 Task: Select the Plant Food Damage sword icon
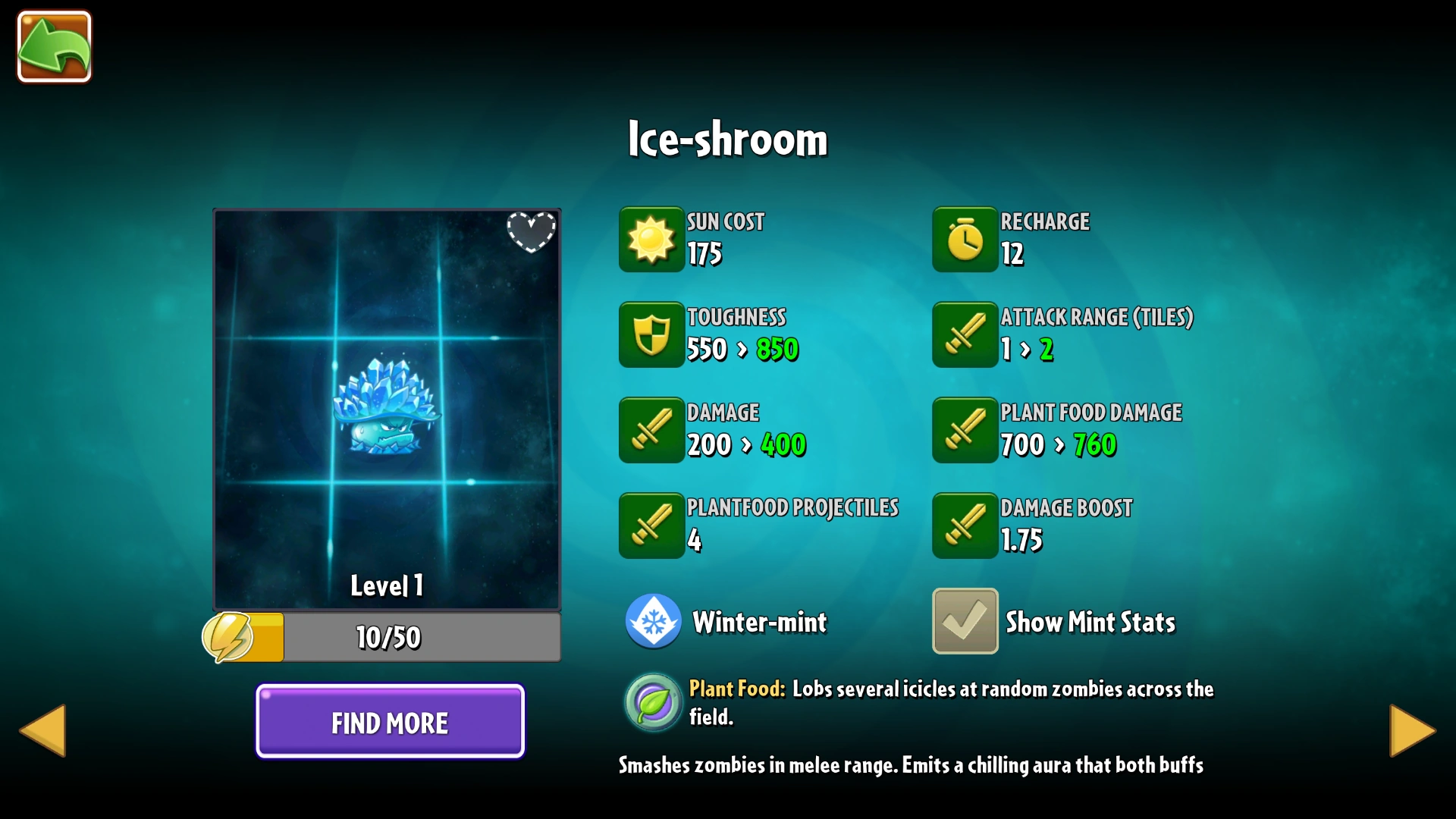pos(964,430)
